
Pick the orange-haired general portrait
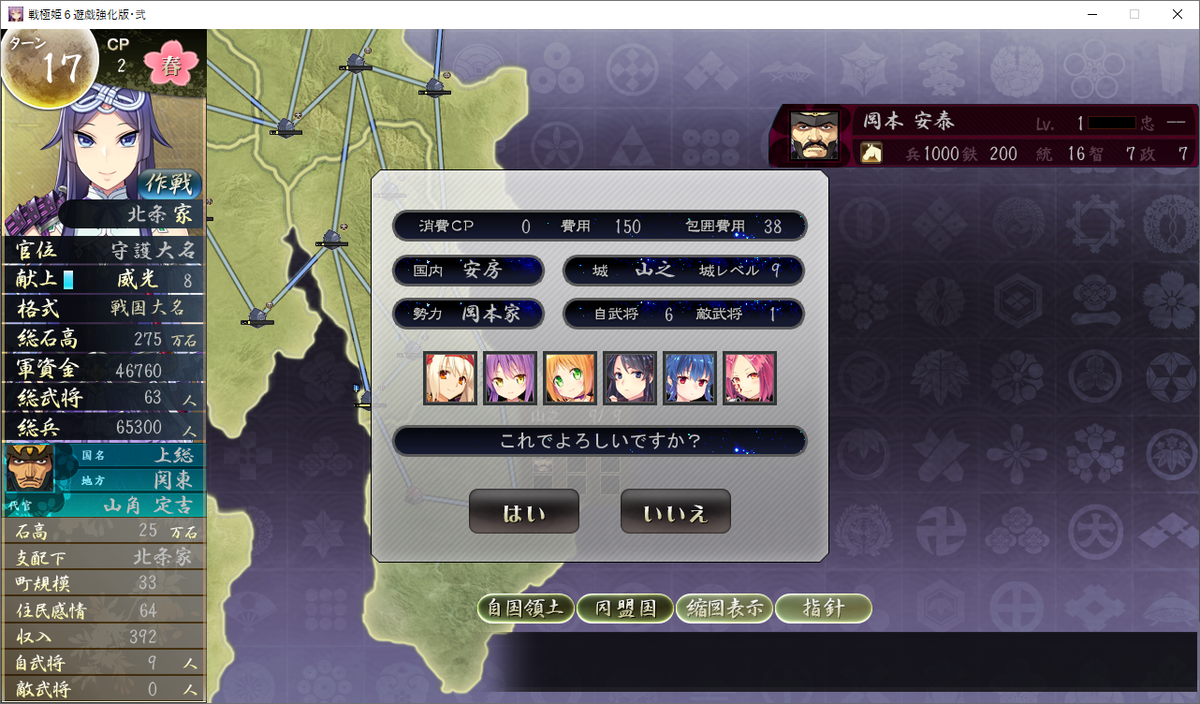click(x=569, y=378)
